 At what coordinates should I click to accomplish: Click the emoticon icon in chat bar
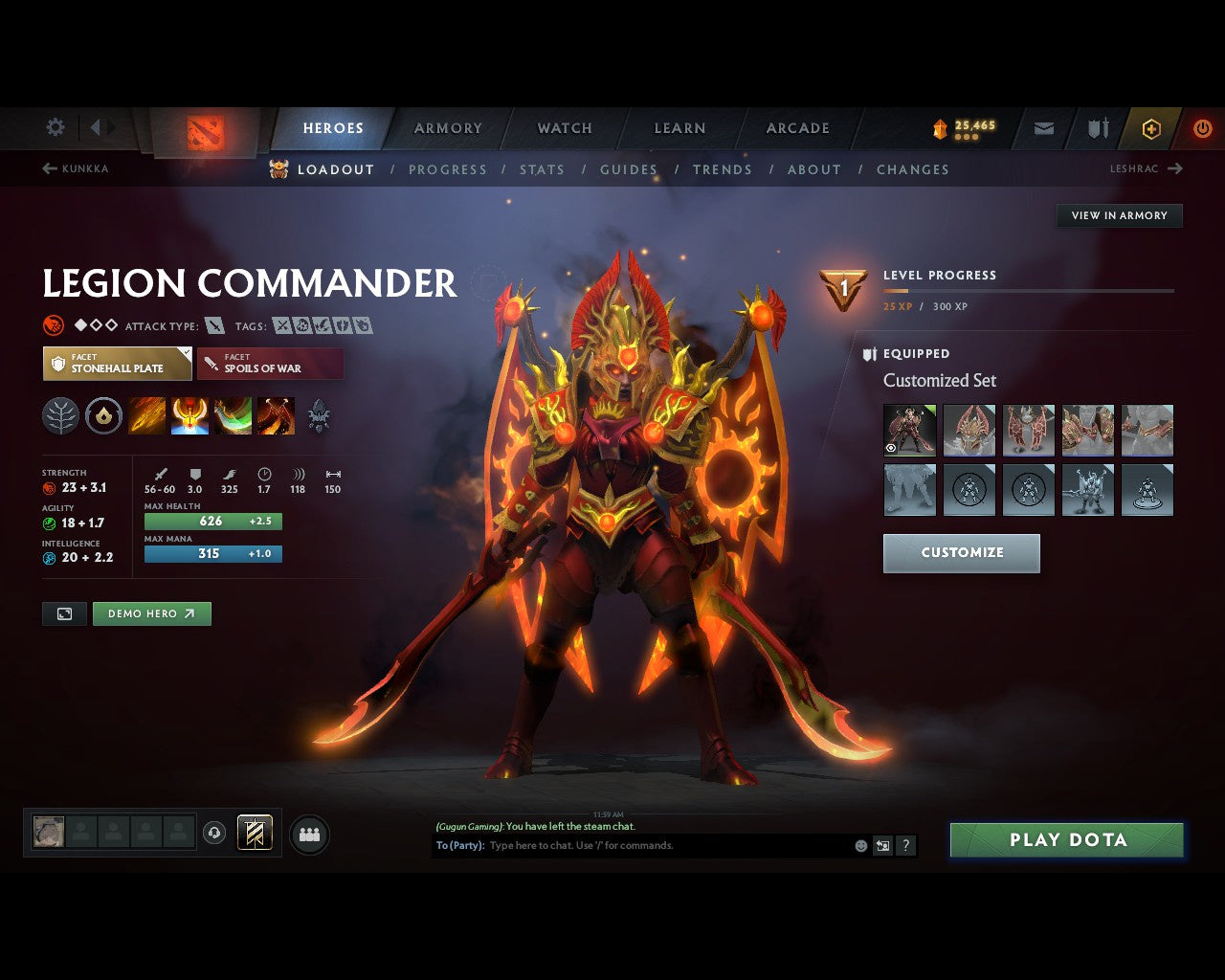tap(858, 845)
